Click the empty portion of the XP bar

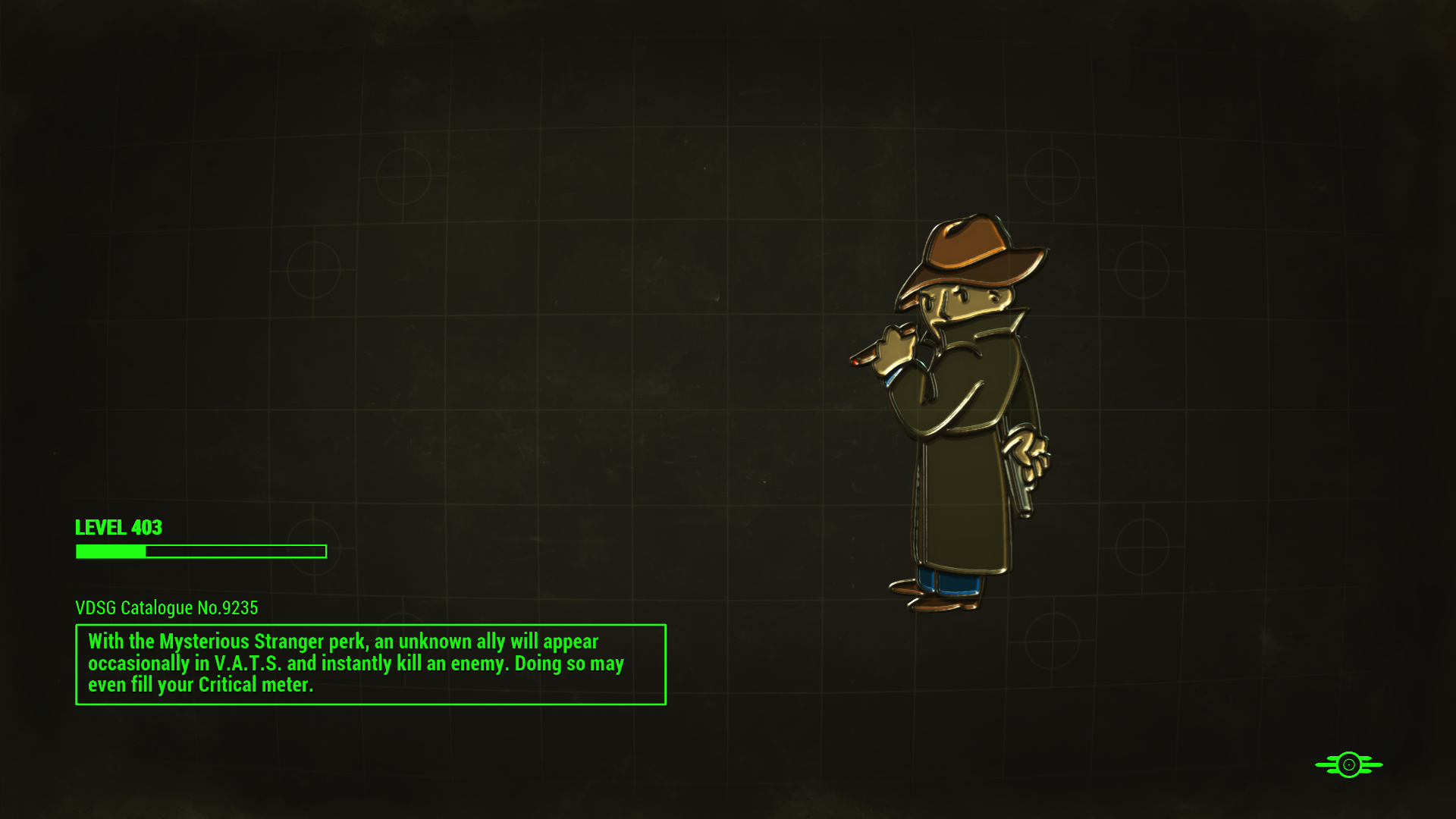coord(235,552)
